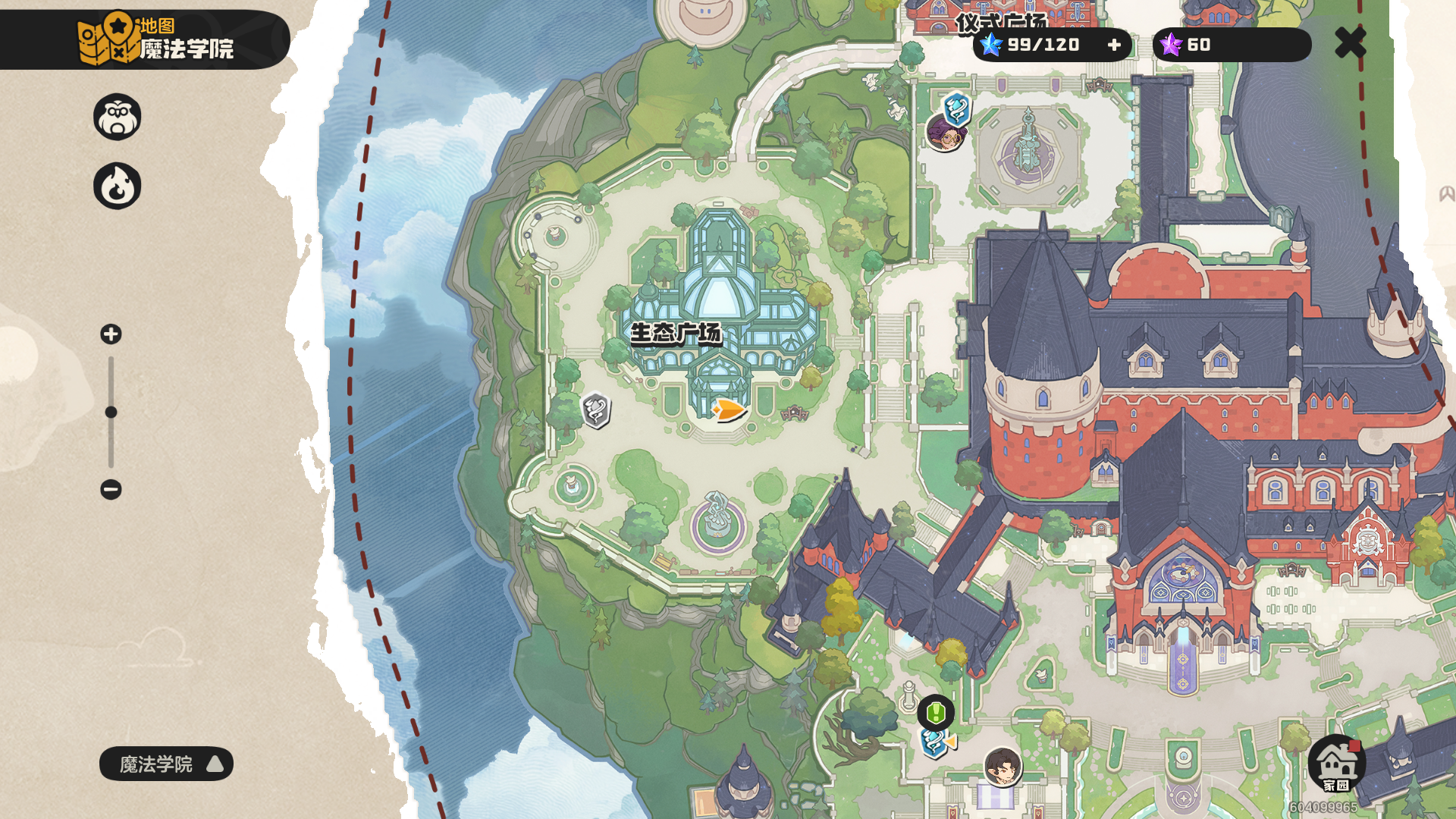The height and width of the screenshot is (819, 1456).
Task: Select the flame filter icon
Action: (x=118, y=186)
